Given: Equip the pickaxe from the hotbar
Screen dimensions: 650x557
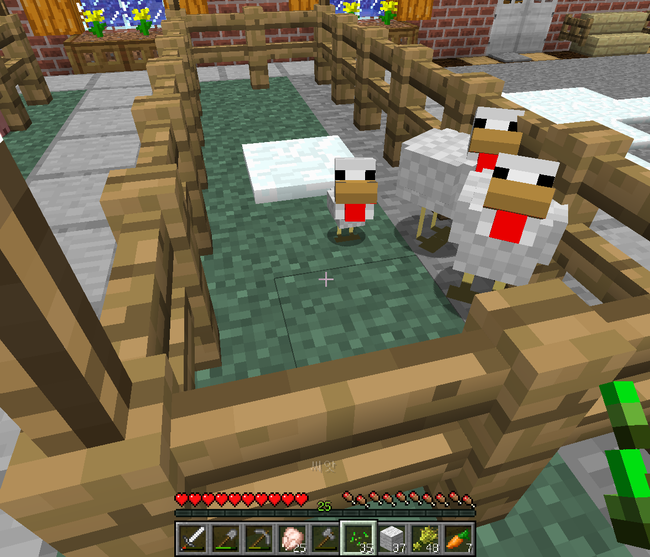Looking at the screenshot, I should point(258,538).
